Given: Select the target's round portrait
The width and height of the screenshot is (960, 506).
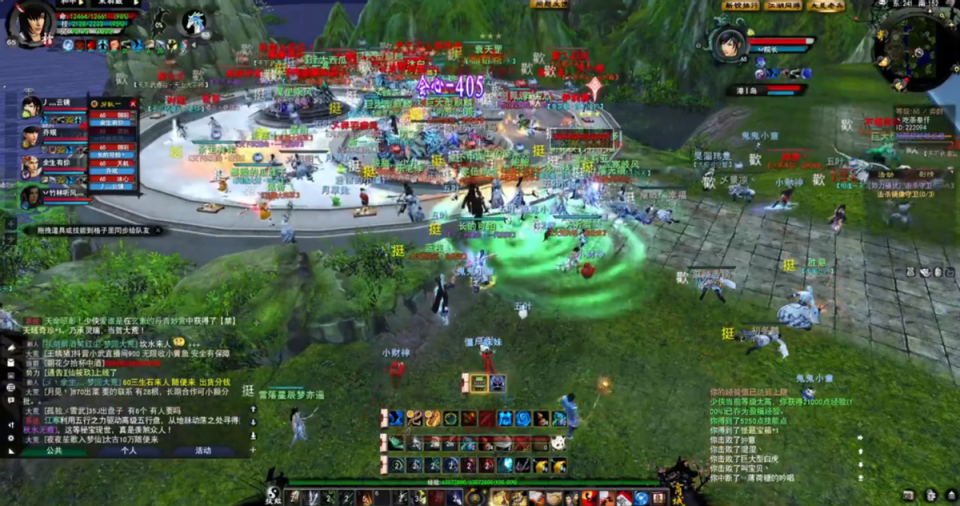Looking at the screenshot, I should coord(730,44).
